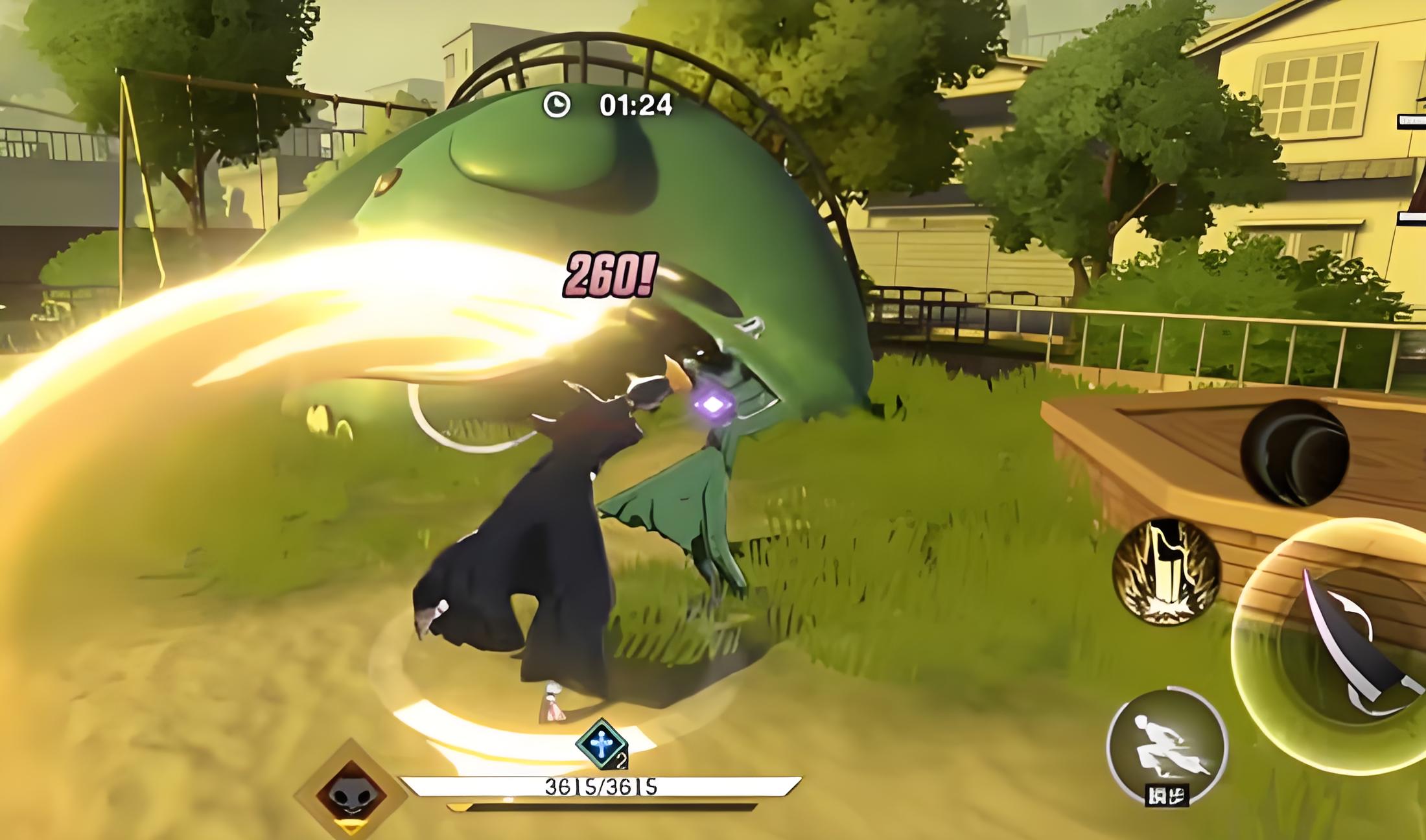This screenshot has height=840, width=1426.
Task: Use the sword ground-strike skill
Action: point(1166,572)
